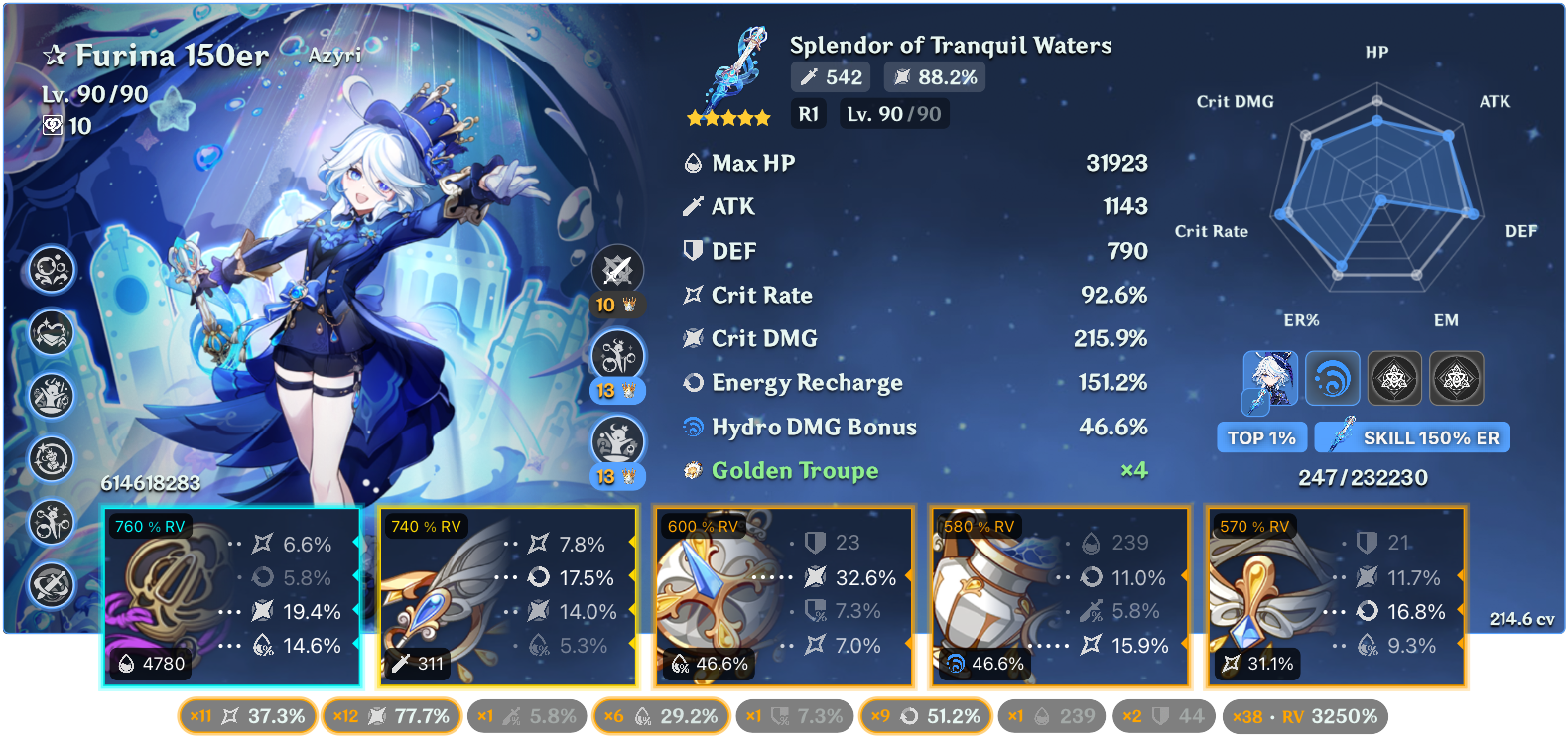
Task: Select the Hydro DMG Bonus stat row
Action: tap(913, 427)
